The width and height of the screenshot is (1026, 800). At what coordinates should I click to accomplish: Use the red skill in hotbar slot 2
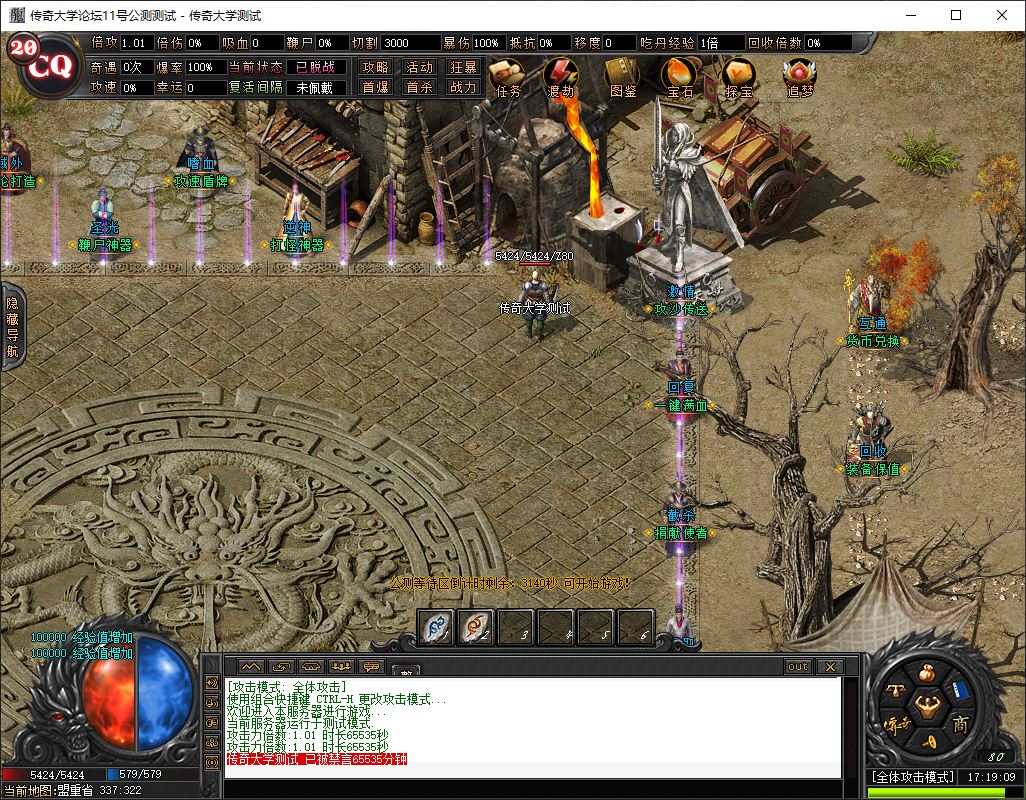pos(476,627)
